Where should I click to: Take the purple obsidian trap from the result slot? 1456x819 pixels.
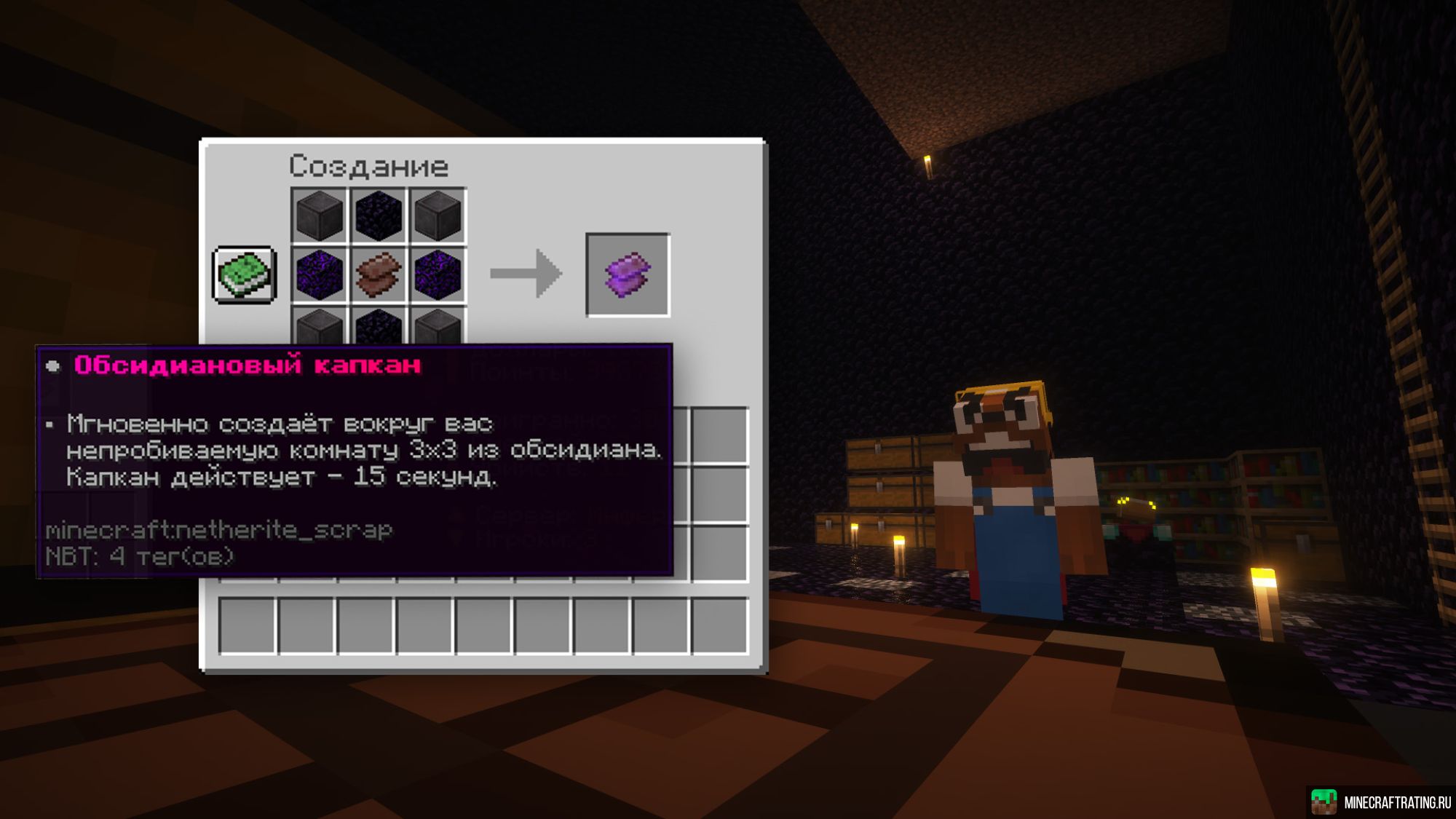click(628, 274)
